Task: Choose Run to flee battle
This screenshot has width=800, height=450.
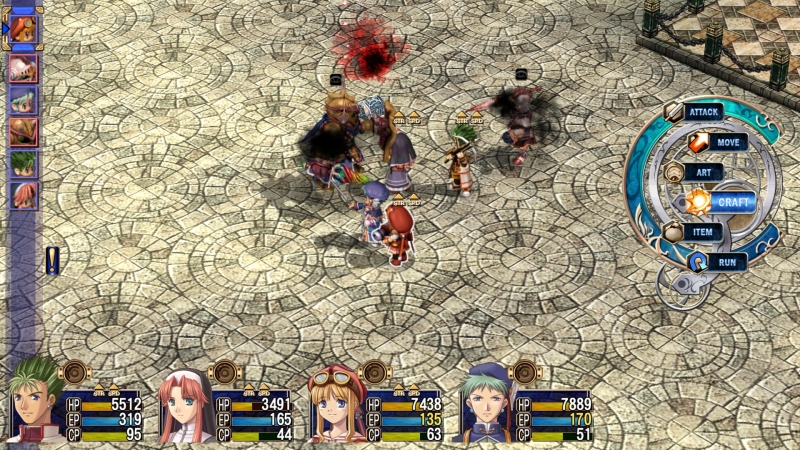Action: point(727,262)
